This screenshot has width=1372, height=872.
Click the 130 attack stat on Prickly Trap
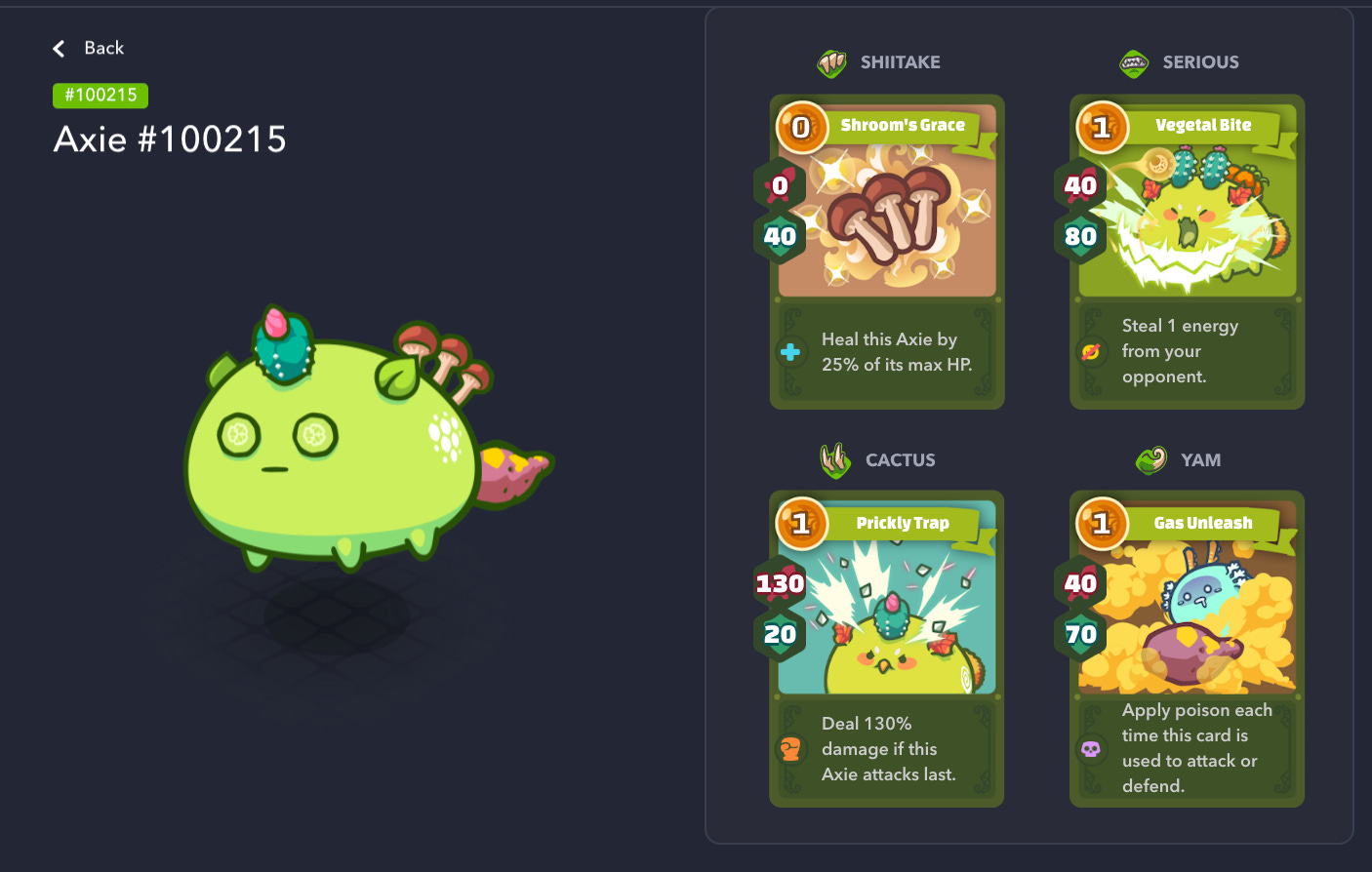pyautogui.click(x=780, y=583)
